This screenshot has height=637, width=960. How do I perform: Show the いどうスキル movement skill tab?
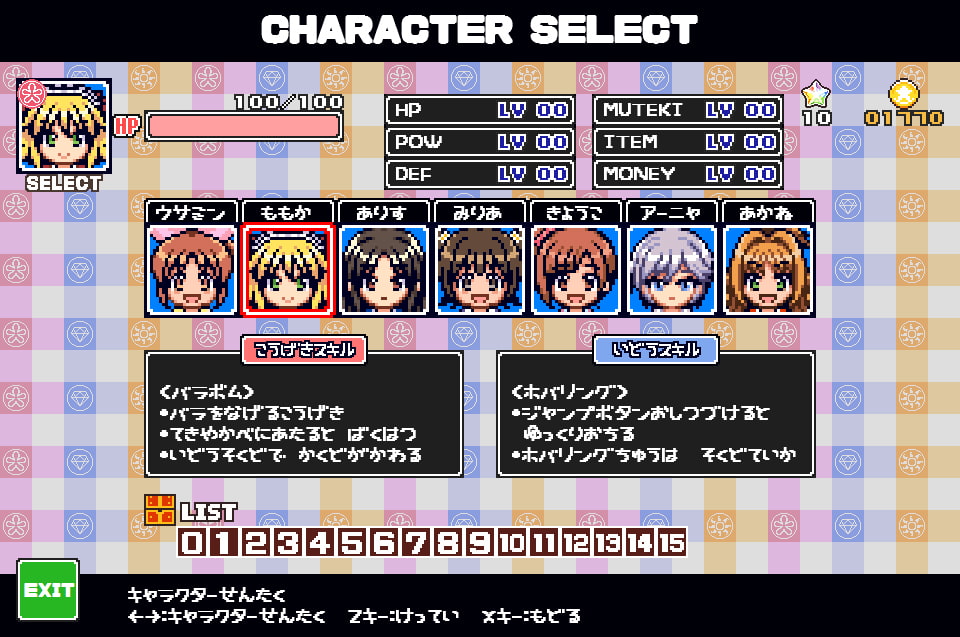(x=656, y=349)
